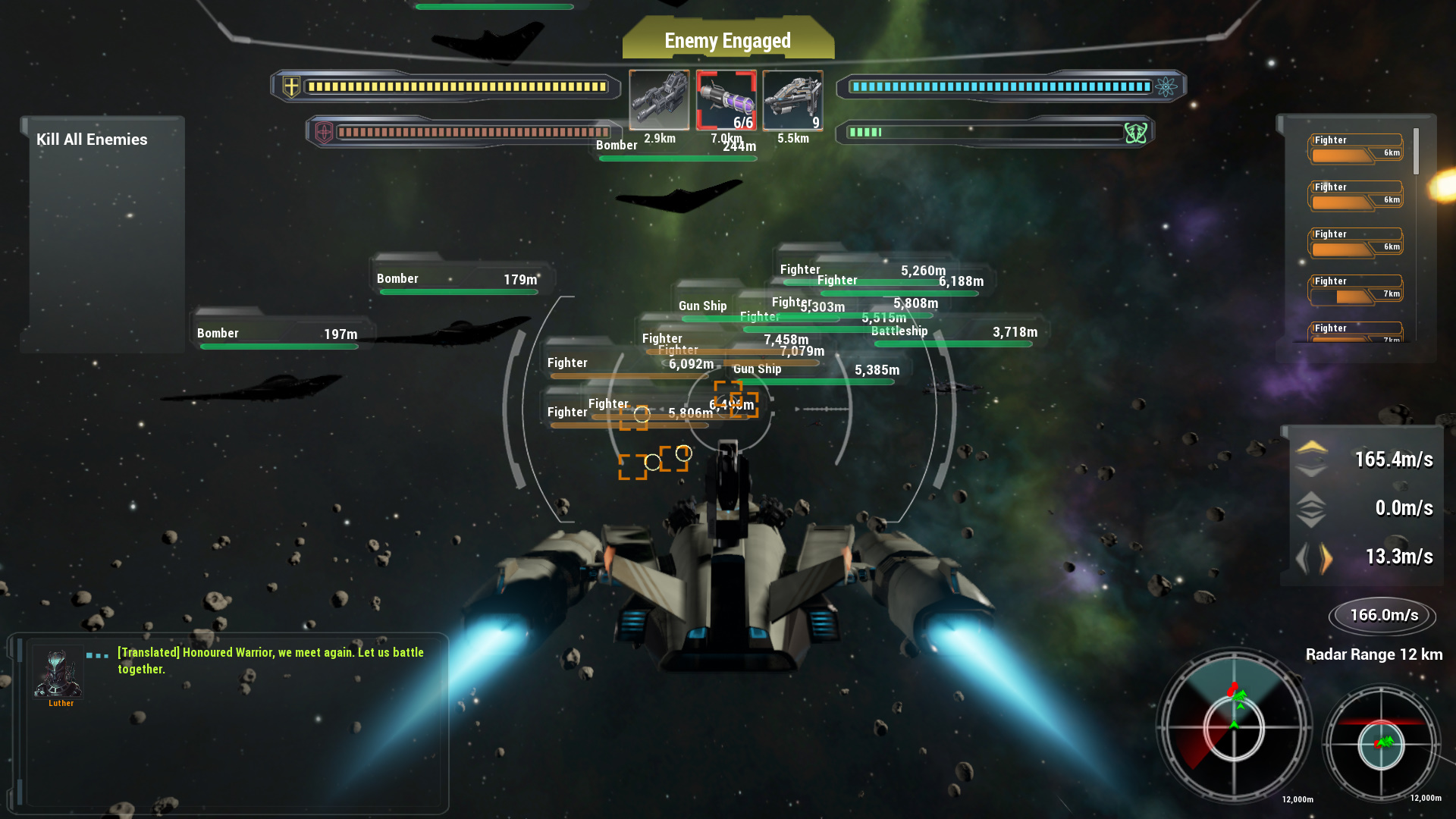Select the gatling gun weapon slot
The width and height of the screenshot is (1456, 819).
[659, 100]
